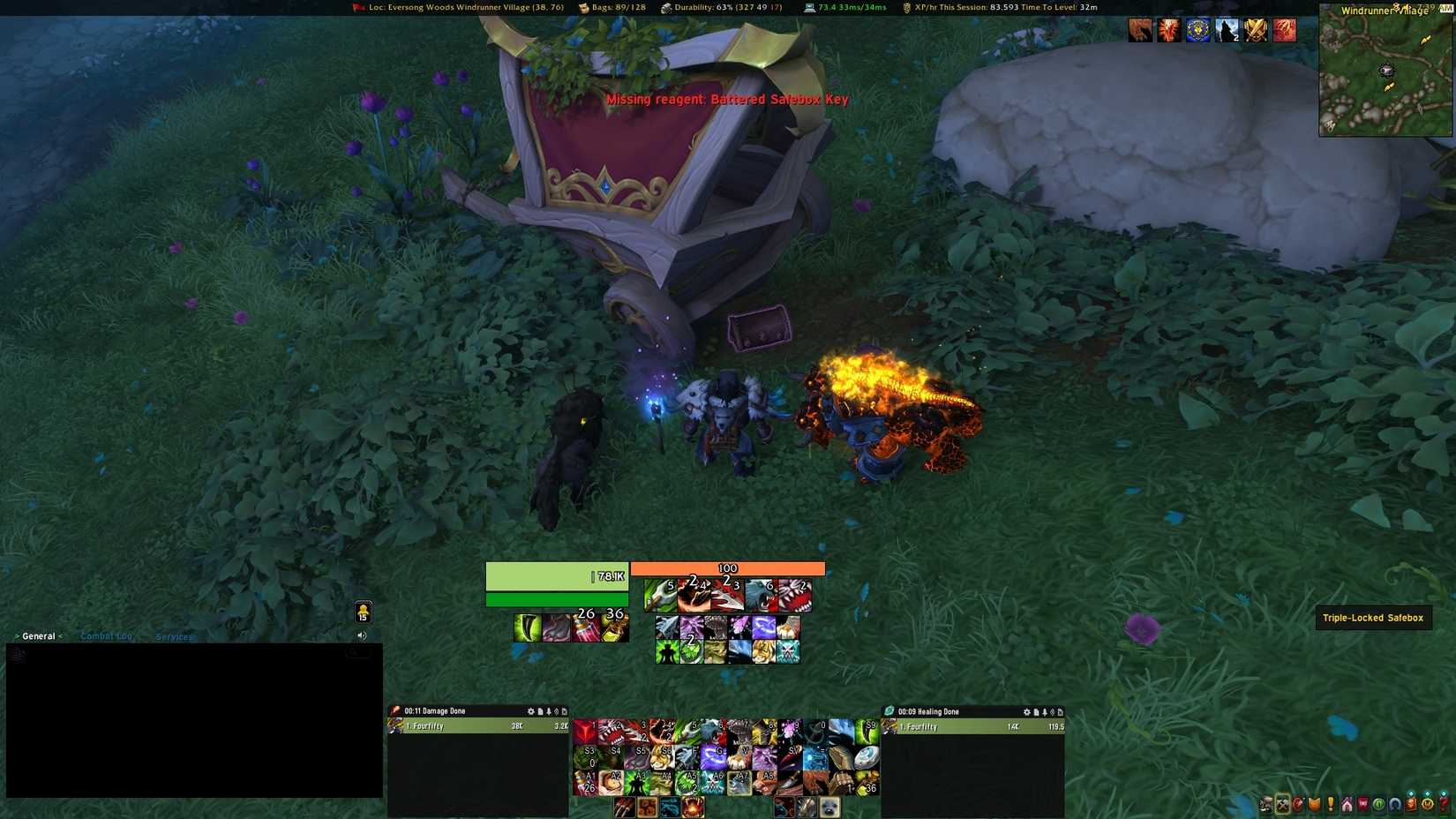Switch to the Combat Log chat tab
Screen dimensions: 1456x819
[106, 635]
